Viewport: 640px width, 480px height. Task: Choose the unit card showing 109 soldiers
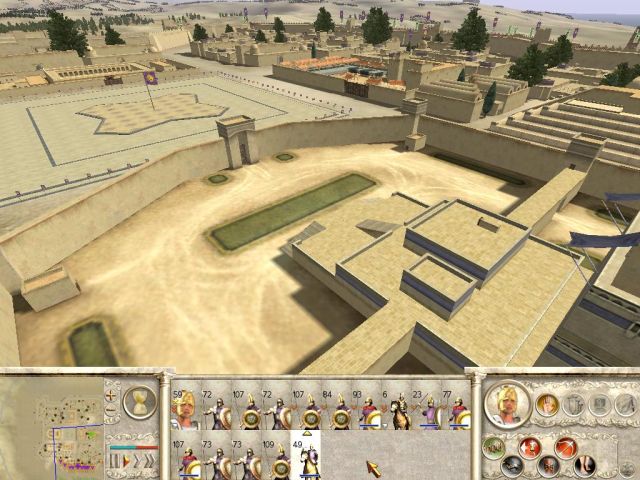click(x=279, y=459)
